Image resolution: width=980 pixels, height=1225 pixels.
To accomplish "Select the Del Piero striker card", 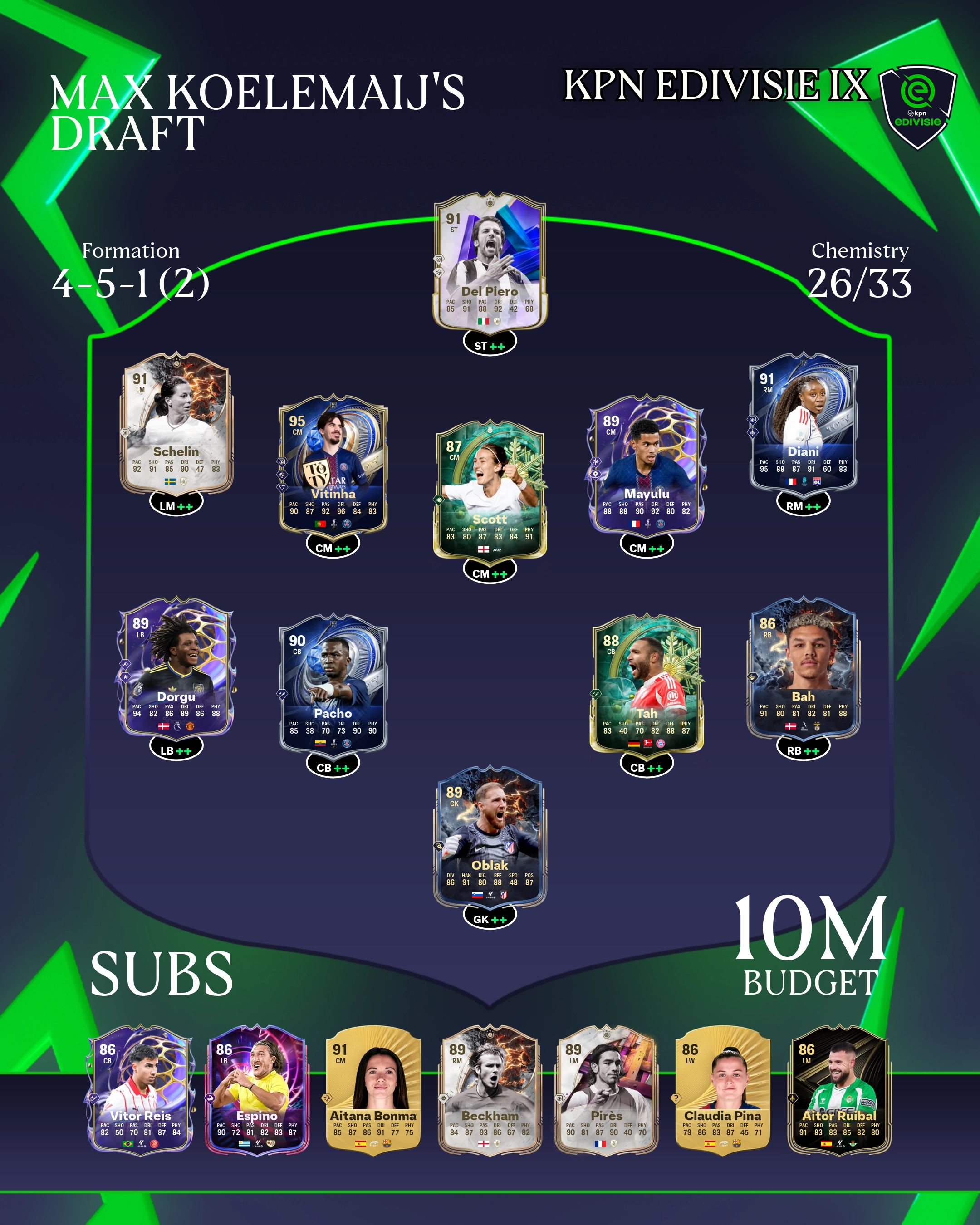I will (490, 261).
